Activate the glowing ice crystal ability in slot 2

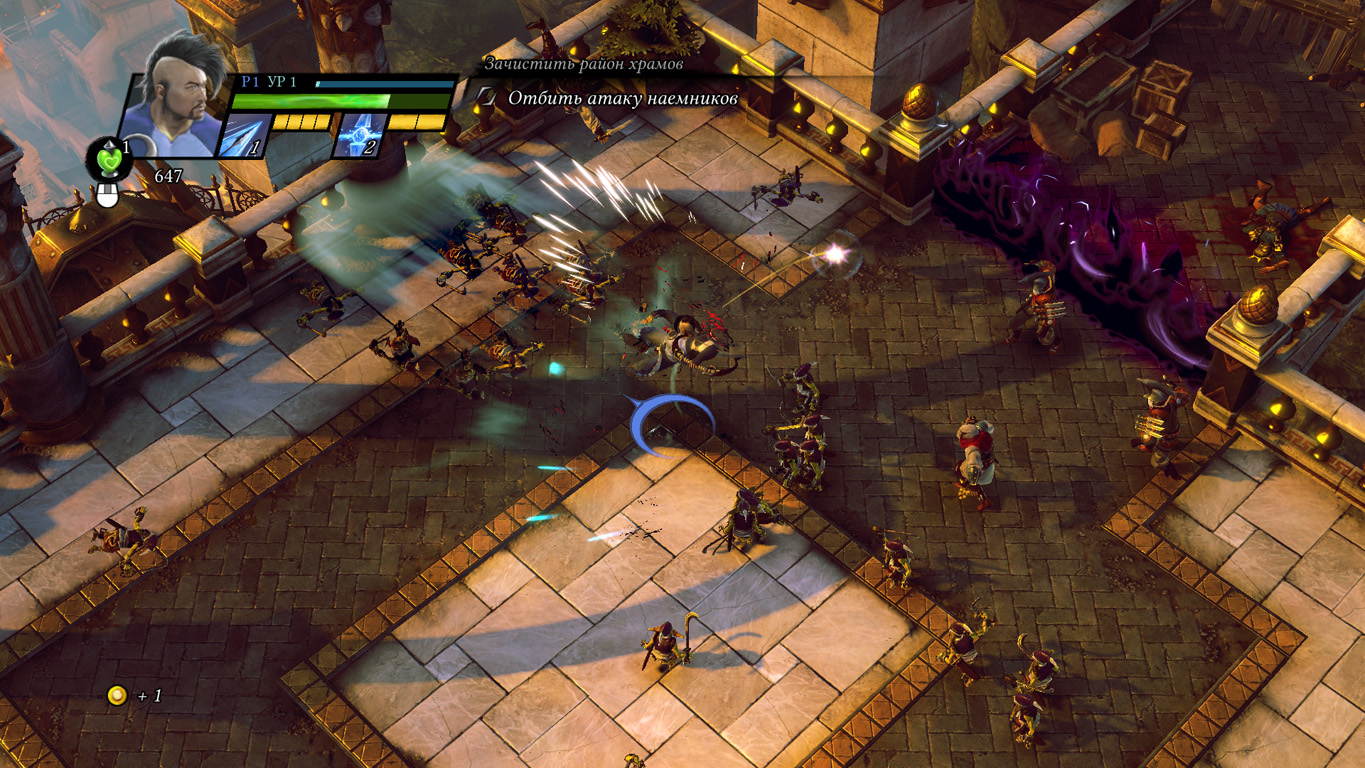point(359,136)
